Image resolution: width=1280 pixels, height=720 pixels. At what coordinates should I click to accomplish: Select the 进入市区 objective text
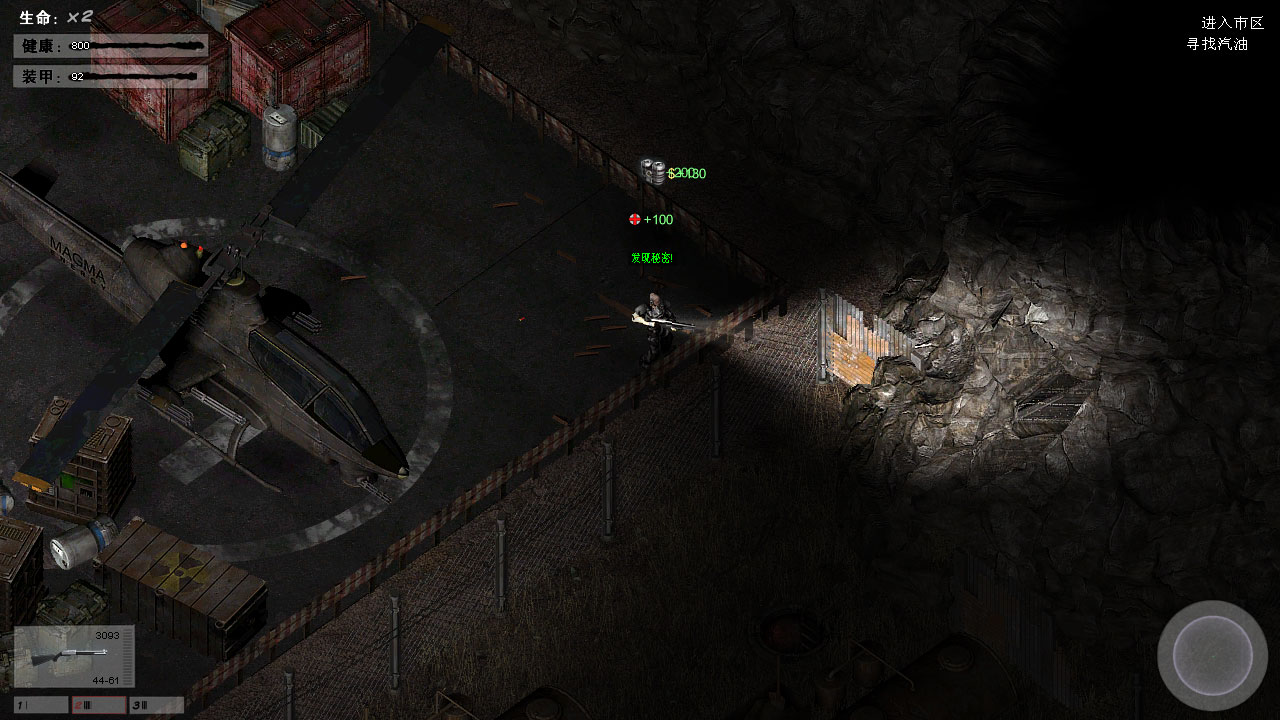pos(1232,23)
